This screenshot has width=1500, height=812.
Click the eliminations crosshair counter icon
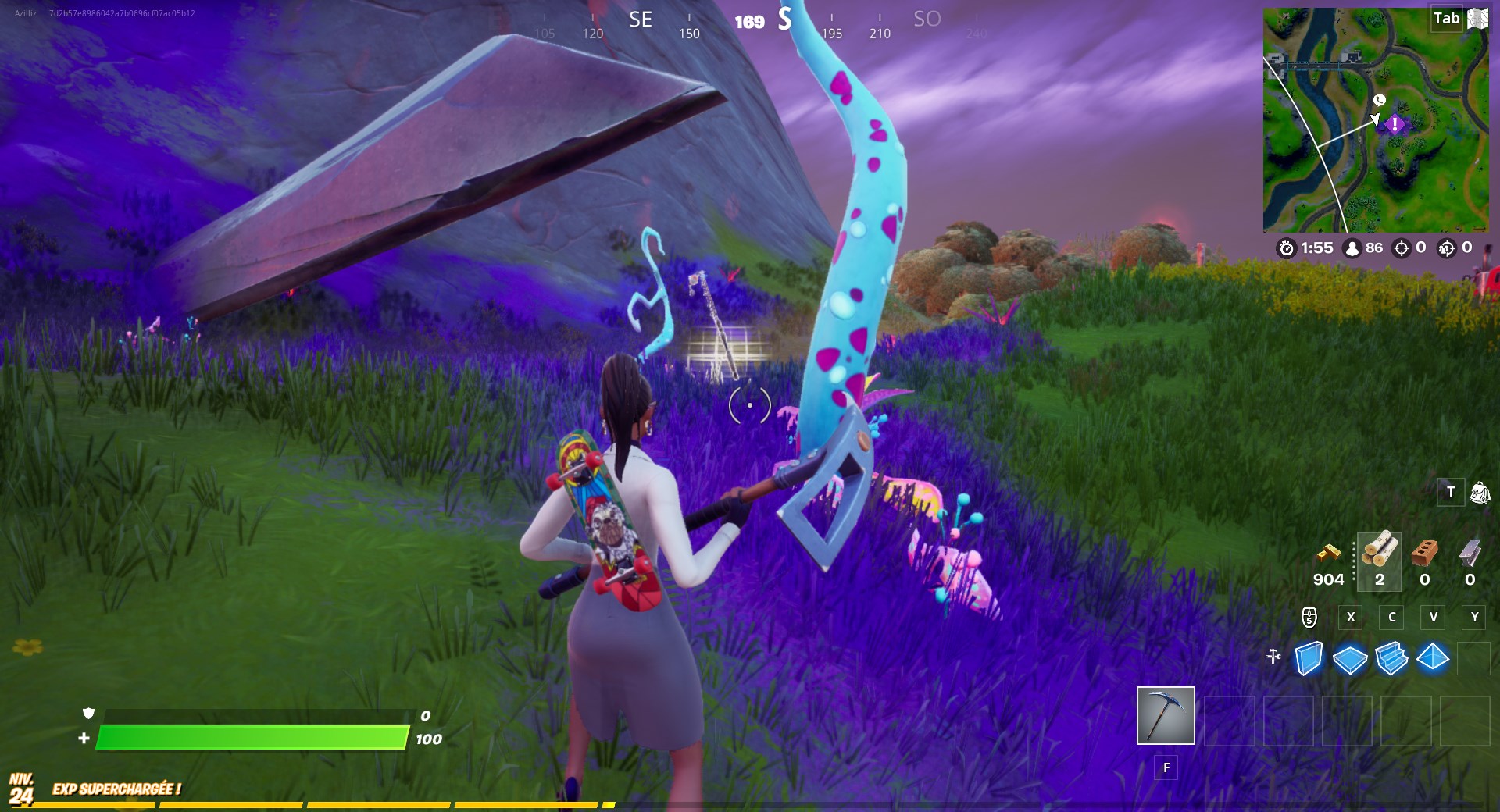tap(1400, 248)
